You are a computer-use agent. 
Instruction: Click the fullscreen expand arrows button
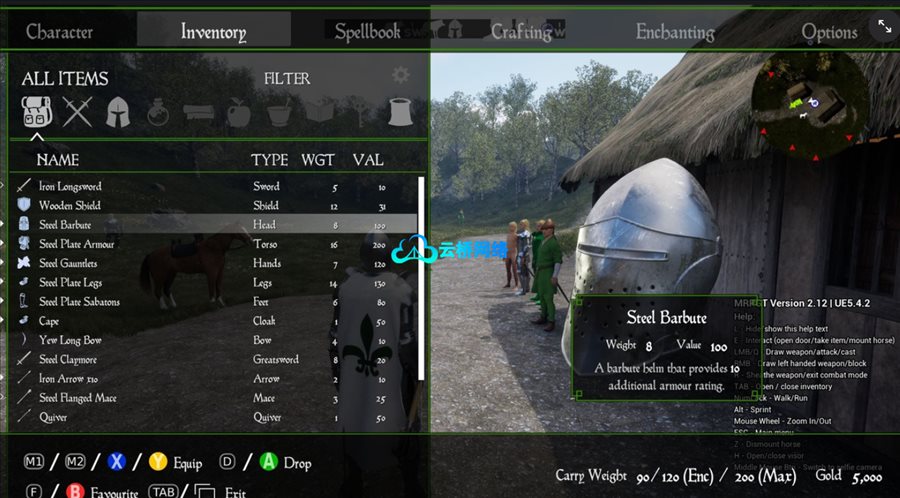pyautogui.click(x=884, y=26)
